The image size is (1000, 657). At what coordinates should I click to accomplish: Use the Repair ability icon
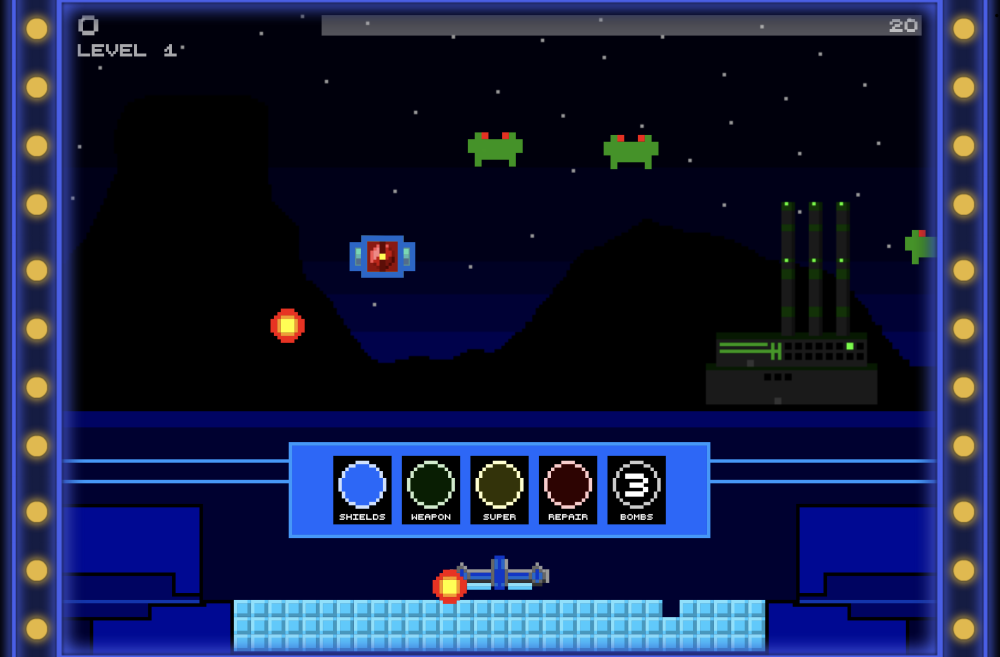[x=568, y=488]
